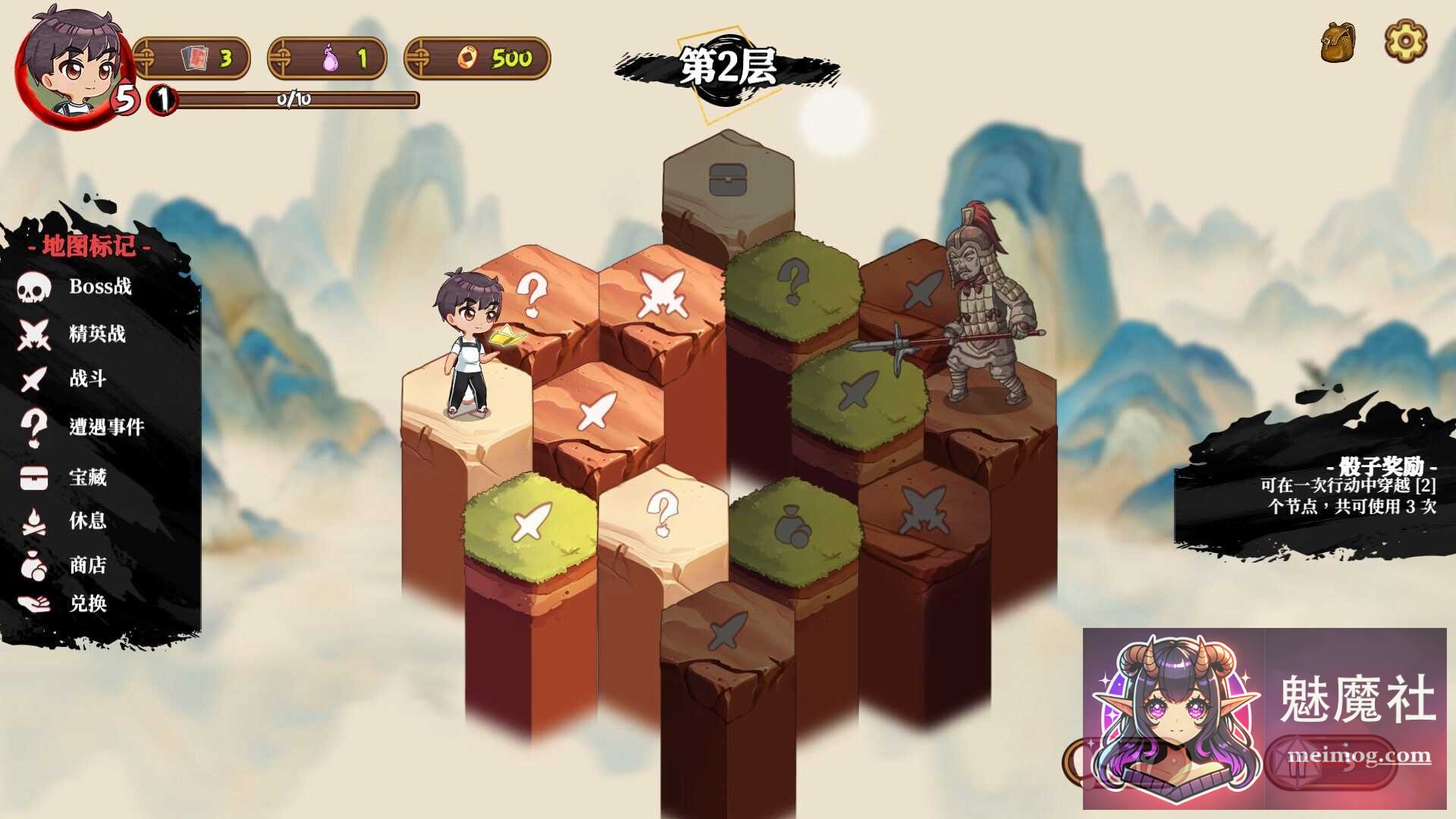Select the 商店 shop icon
This screenshot has height=819, width=1456.
pyautogui.click(x=32, y=564)
